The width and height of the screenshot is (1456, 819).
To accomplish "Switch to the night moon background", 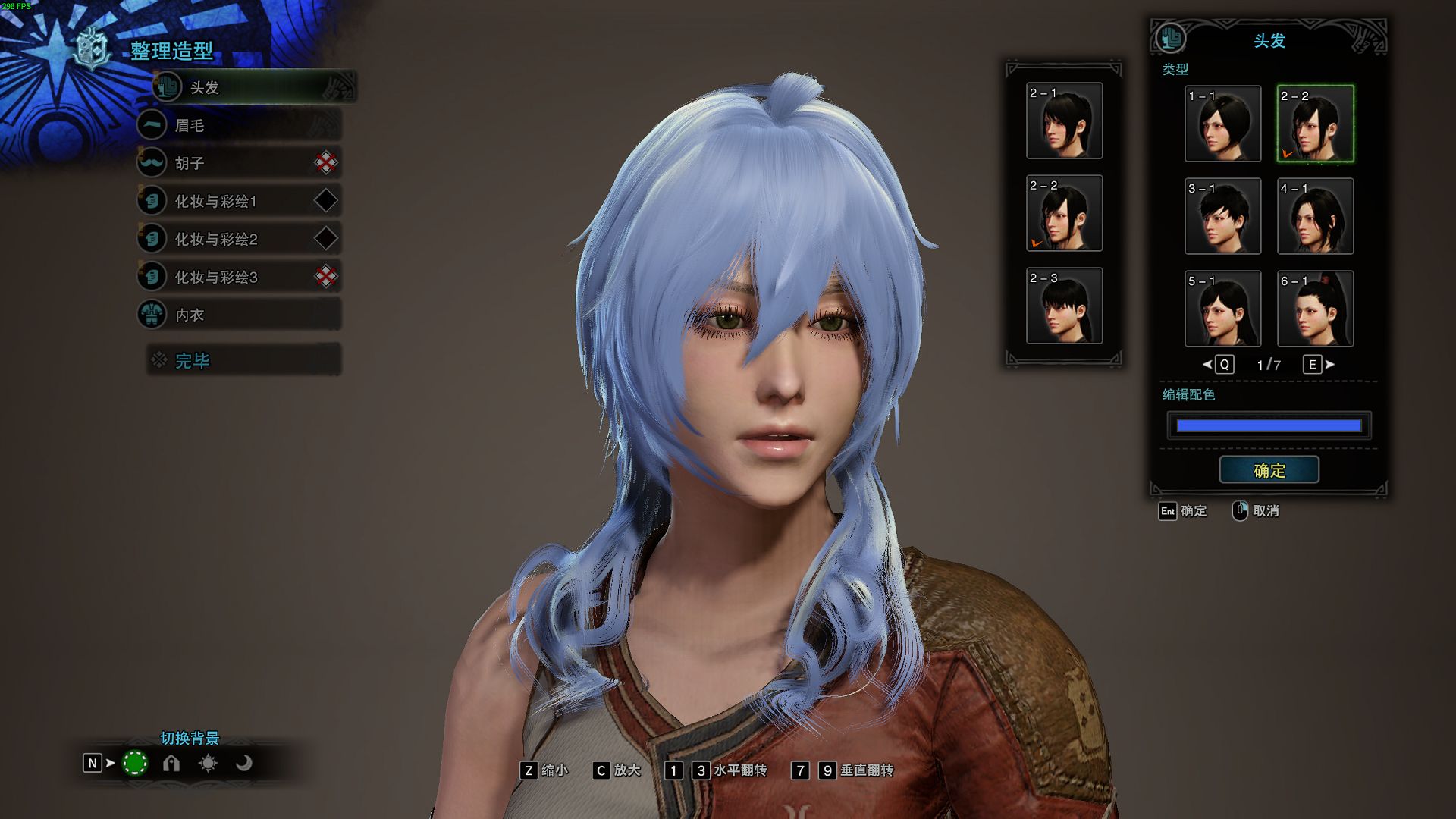I will pos(245,763).
